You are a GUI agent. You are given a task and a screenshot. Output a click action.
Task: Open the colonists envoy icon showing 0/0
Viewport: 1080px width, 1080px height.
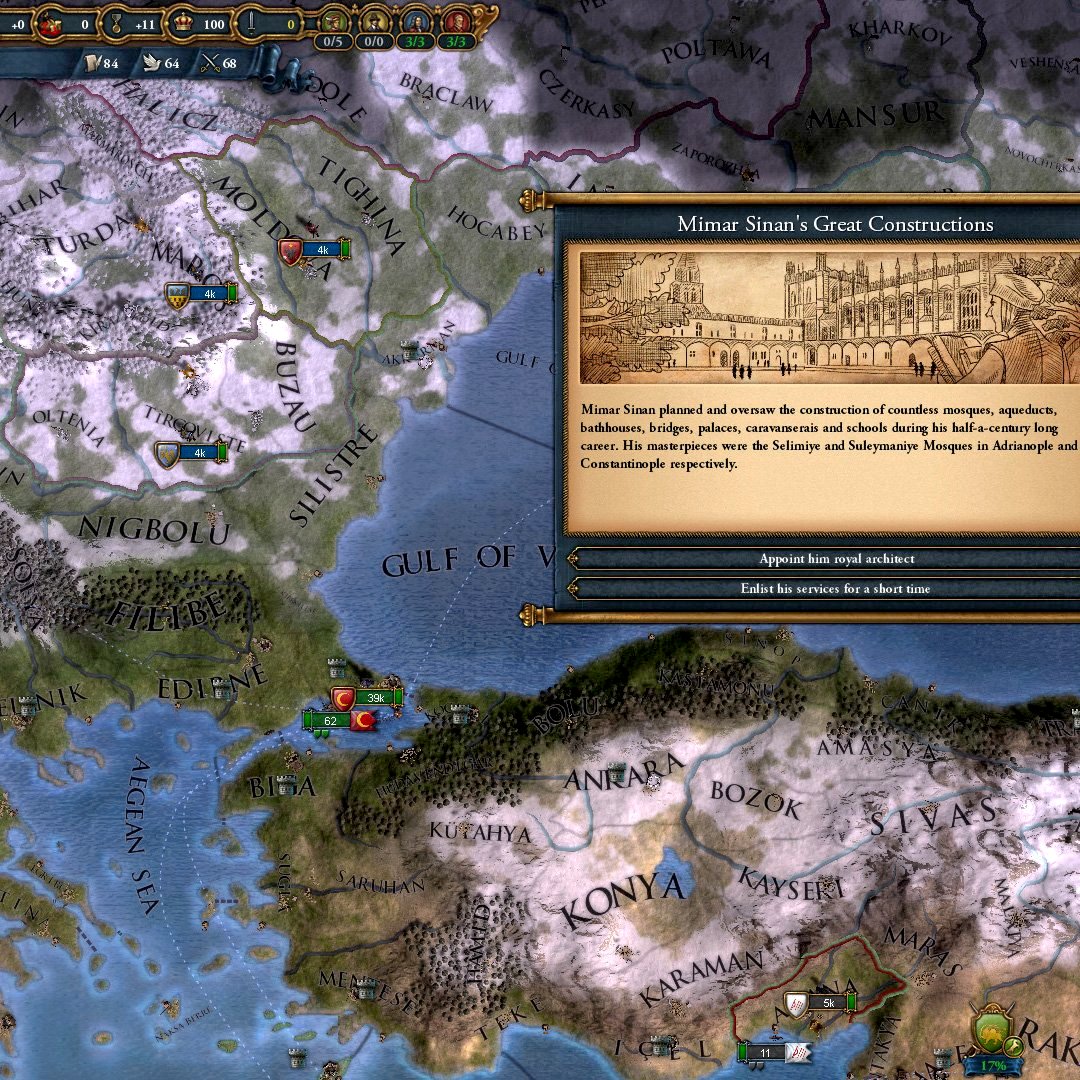pyautogui.click(x=374, y=21)
